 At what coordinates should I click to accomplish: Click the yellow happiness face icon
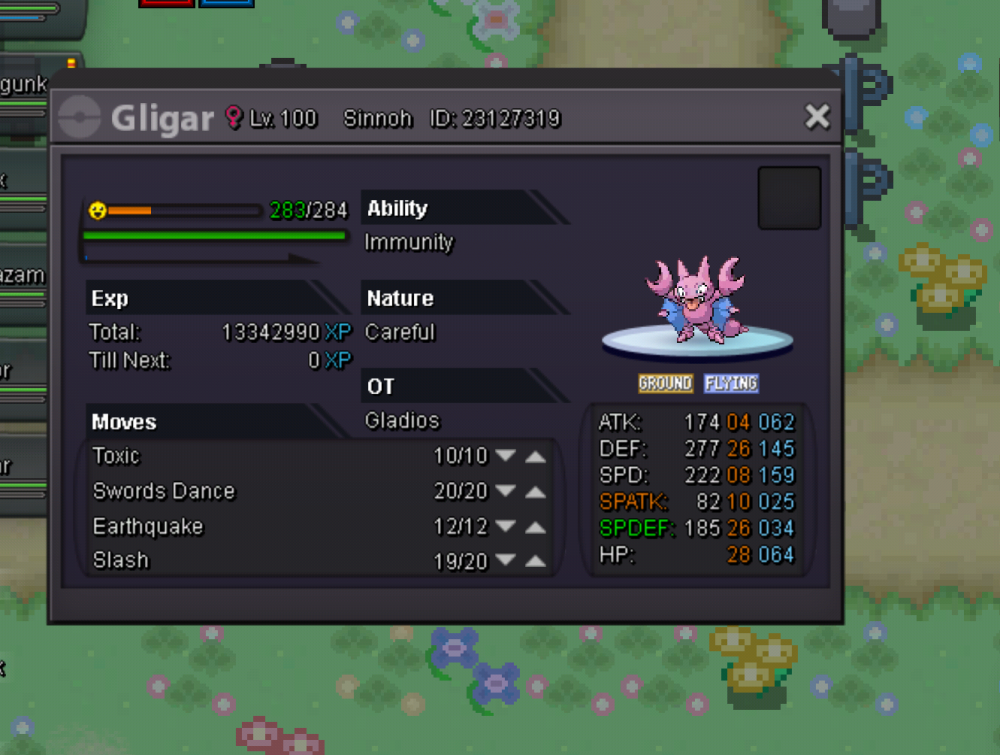click(97, 210)
